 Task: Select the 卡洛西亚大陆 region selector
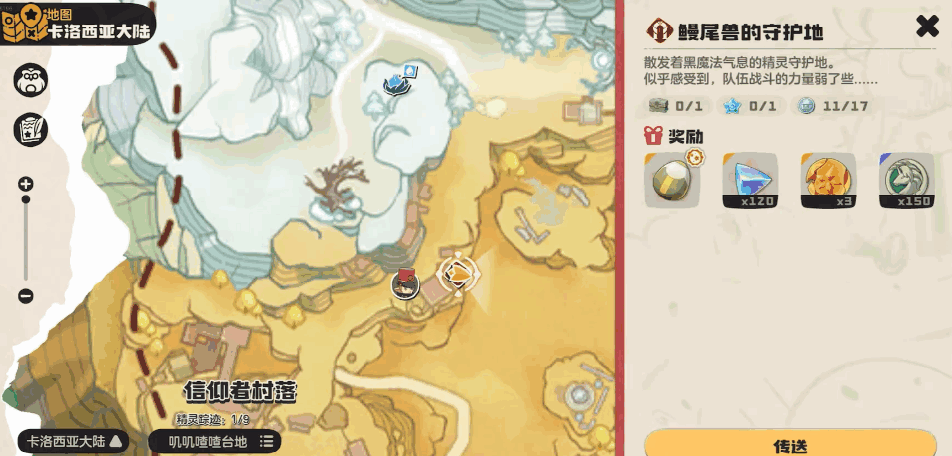[74, 441]
